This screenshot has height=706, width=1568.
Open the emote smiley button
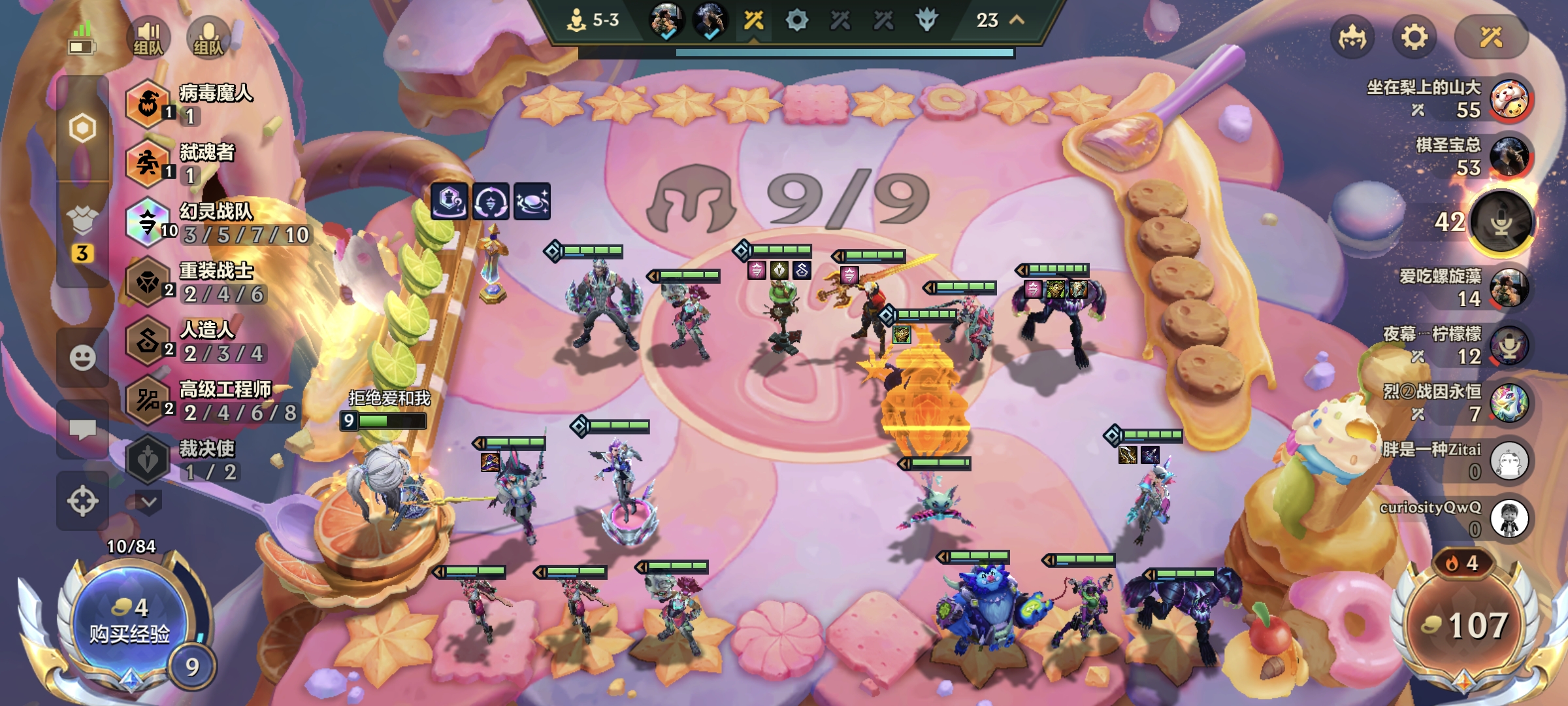82,358
